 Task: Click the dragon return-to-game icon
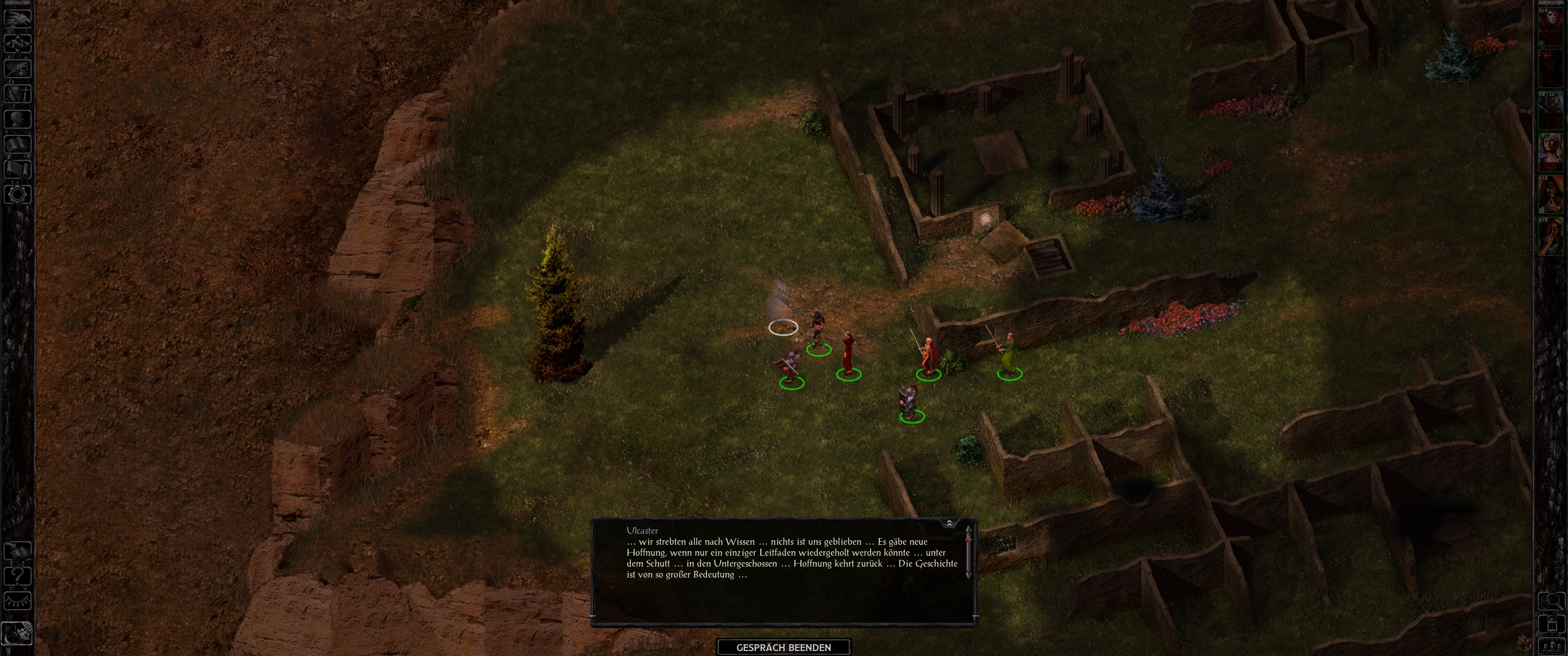[x=18, y=18]
